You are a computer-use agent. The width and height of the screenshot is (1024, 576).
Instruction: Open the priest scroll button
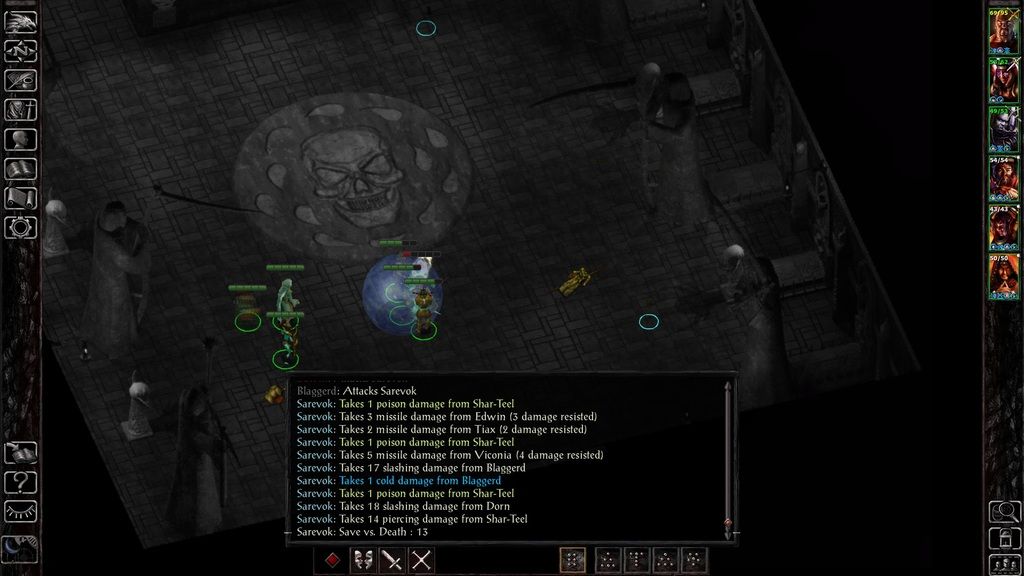click(20, 198)
